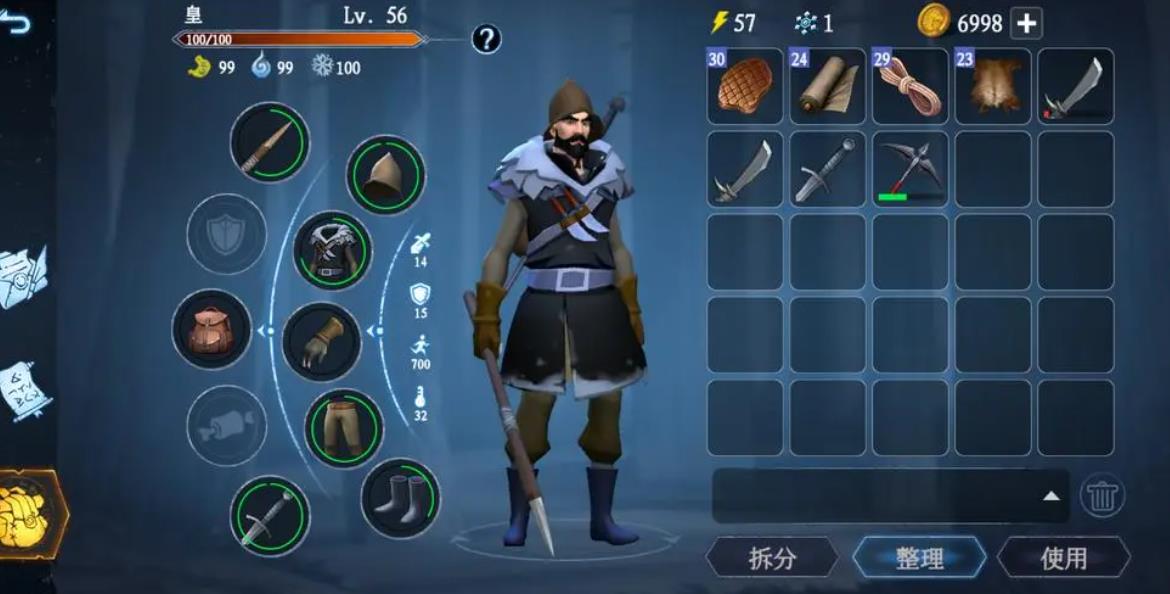Choose the equipped backpack slot
Image resolution: width=1170 pixels, height=594 pixels.
pos(212,329)
